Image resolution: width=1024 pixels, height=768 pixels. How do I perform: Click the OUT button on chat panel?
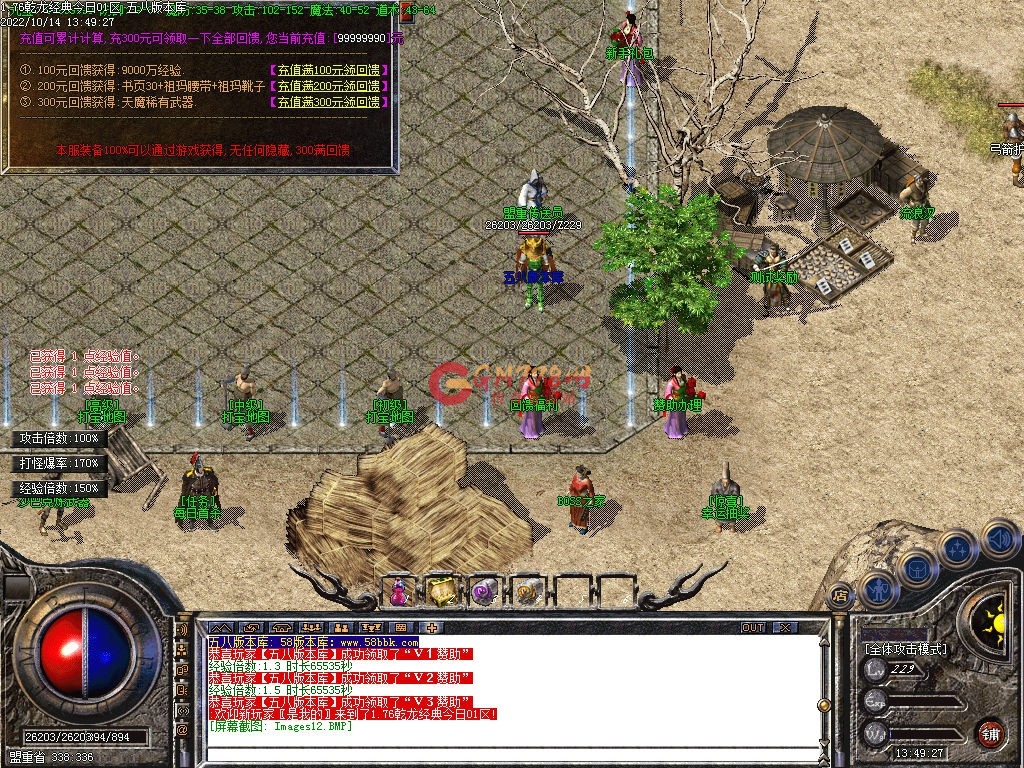[753, 628]
